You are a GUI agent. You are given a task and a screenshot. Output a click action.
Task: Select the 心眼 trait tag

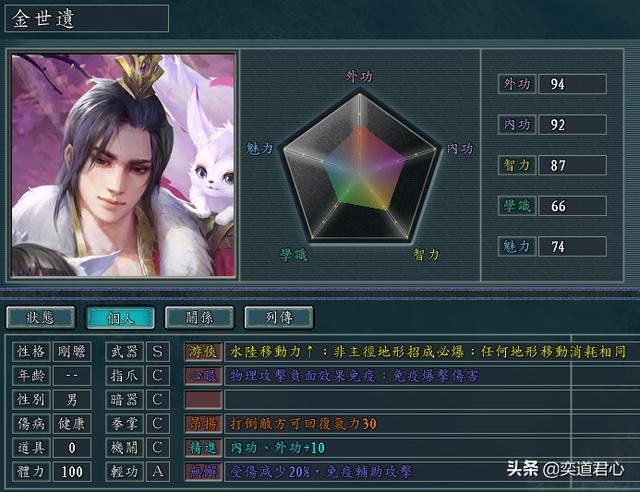pos(203,375)
